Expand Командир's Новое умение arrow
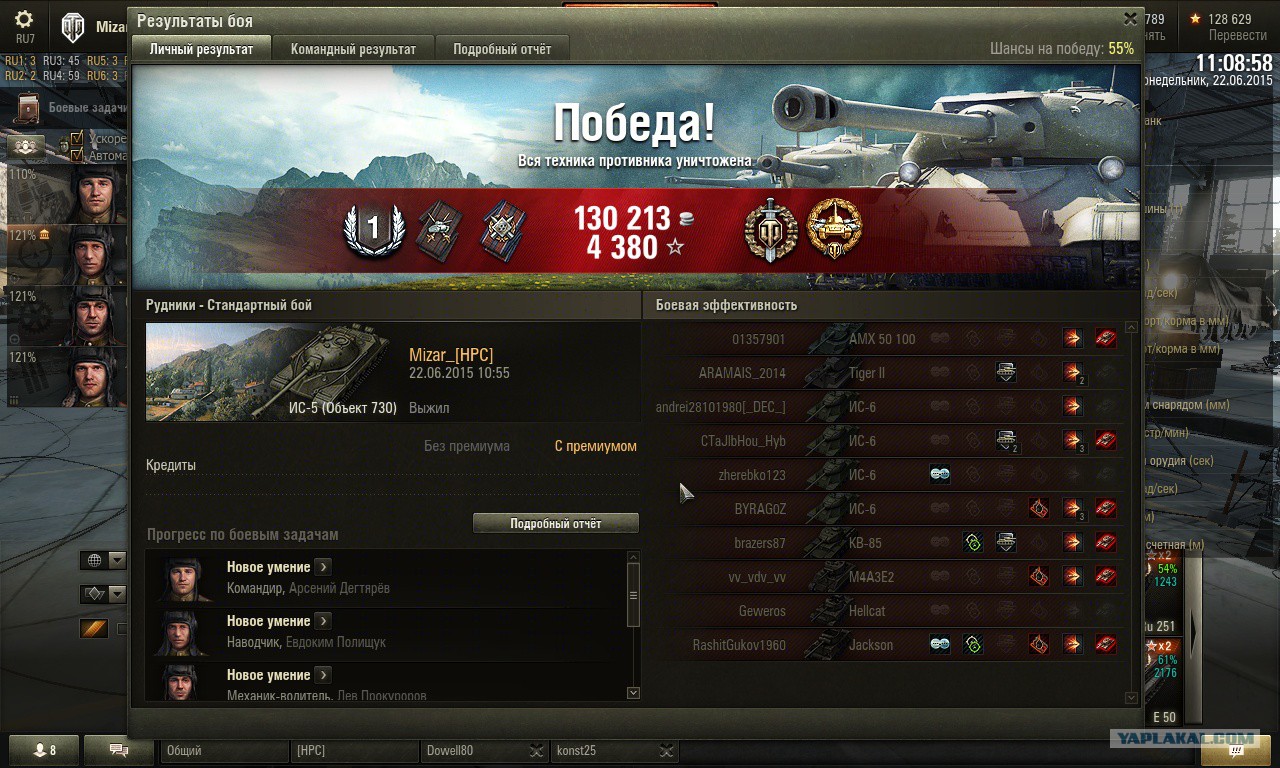 (x=323, y=567)
